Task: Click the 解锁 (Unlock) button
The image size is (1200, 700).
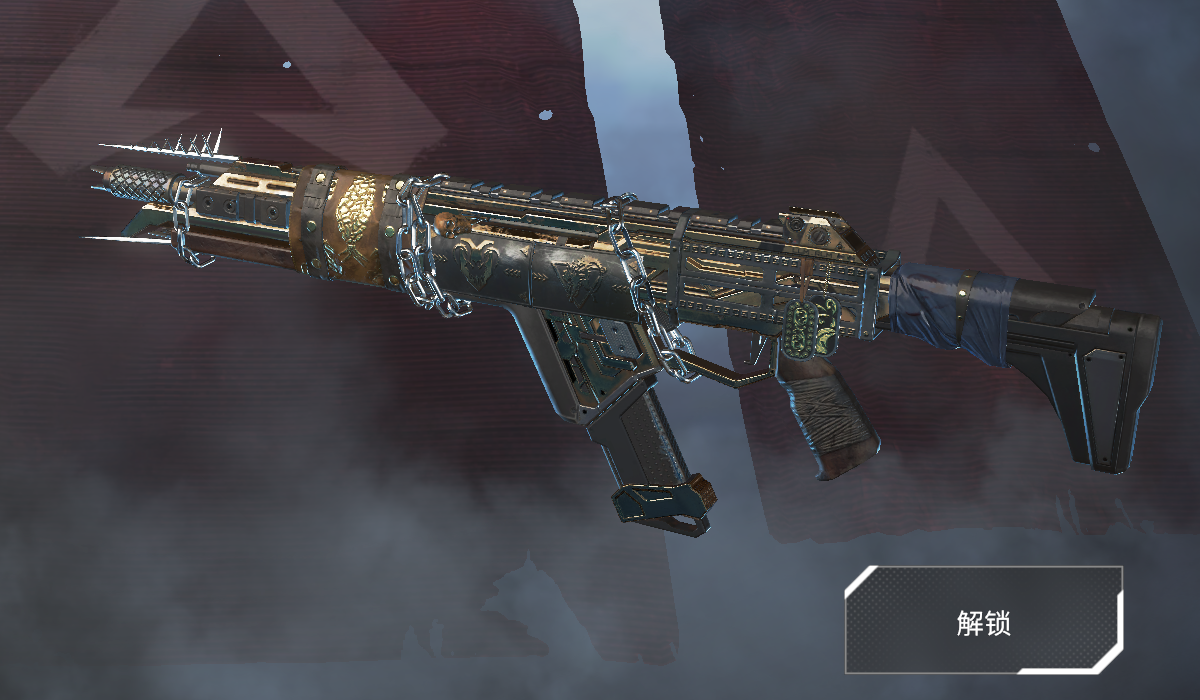Action: [x=983, y=620]
